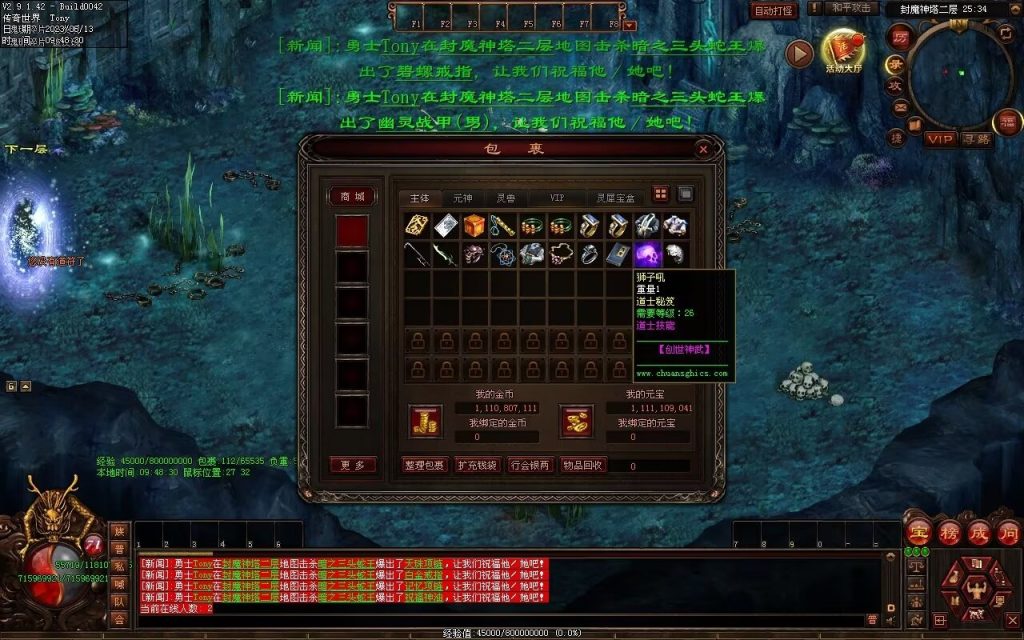
Task: Open 行会银两 guild funds
Action: pyautogui.click(x=529, y=465)
